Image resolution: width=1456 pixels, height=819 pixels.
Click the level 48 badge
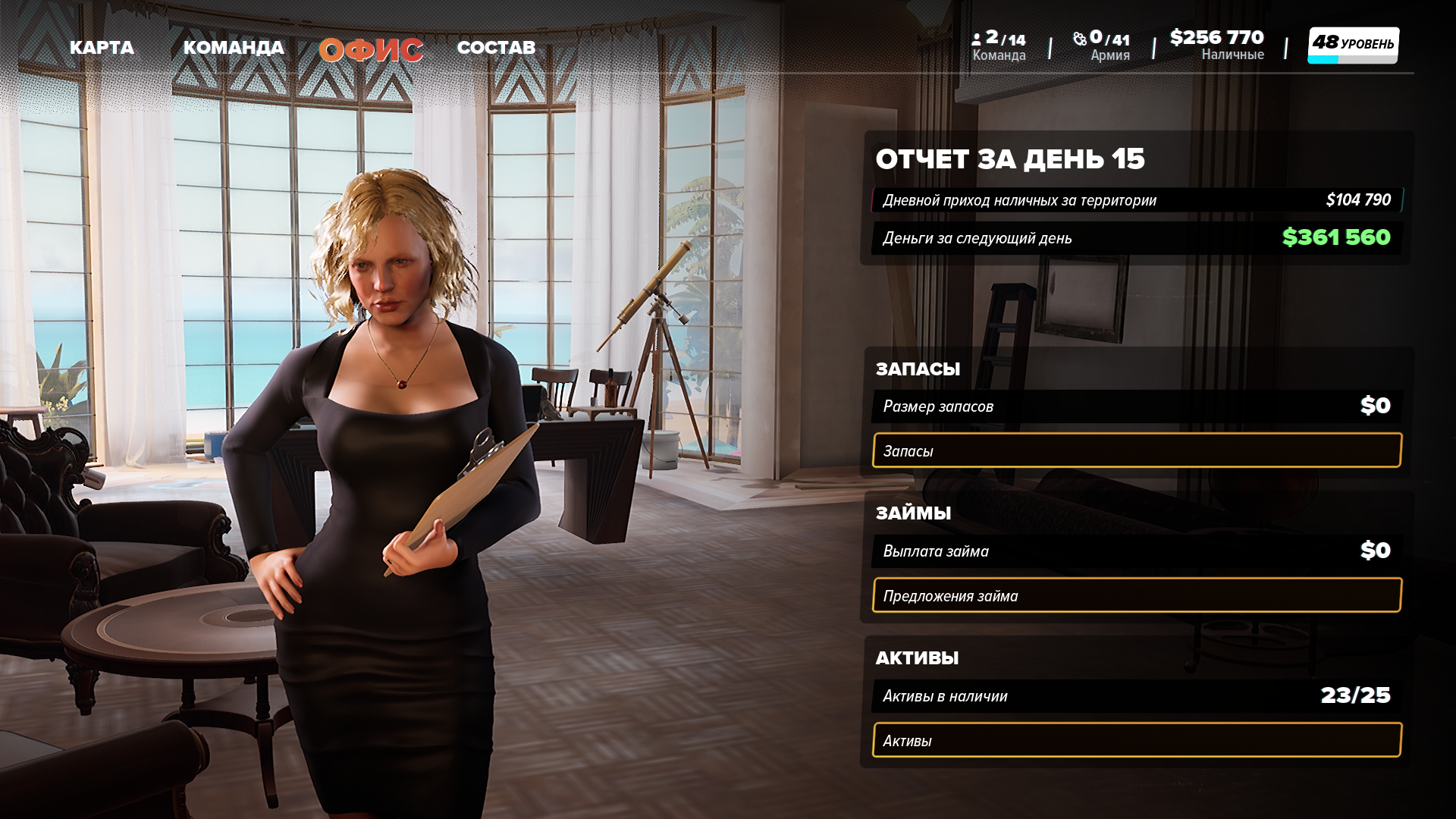coord(1353,42)
